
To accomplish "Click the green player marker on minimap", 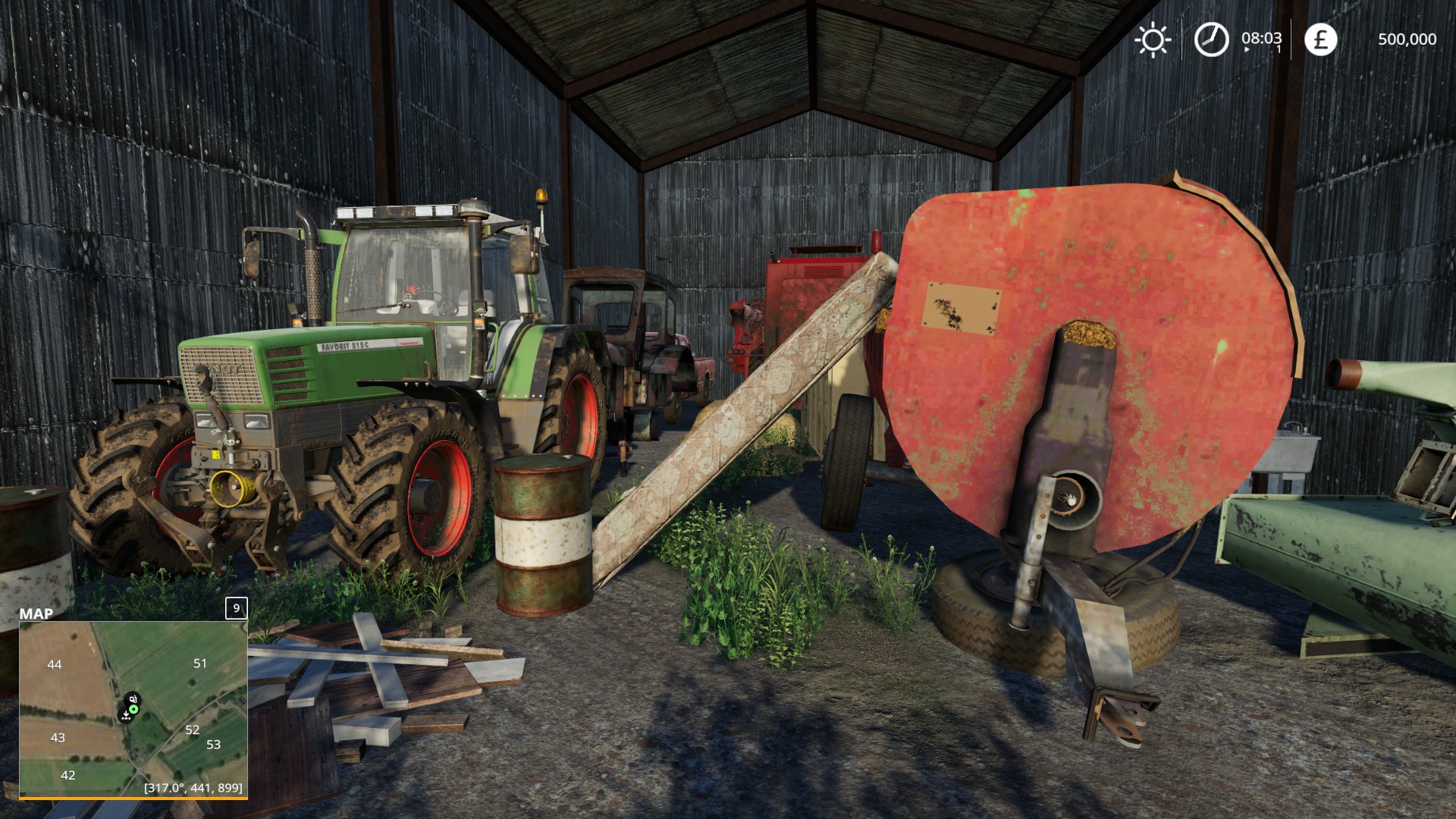I will click(133, 709).
